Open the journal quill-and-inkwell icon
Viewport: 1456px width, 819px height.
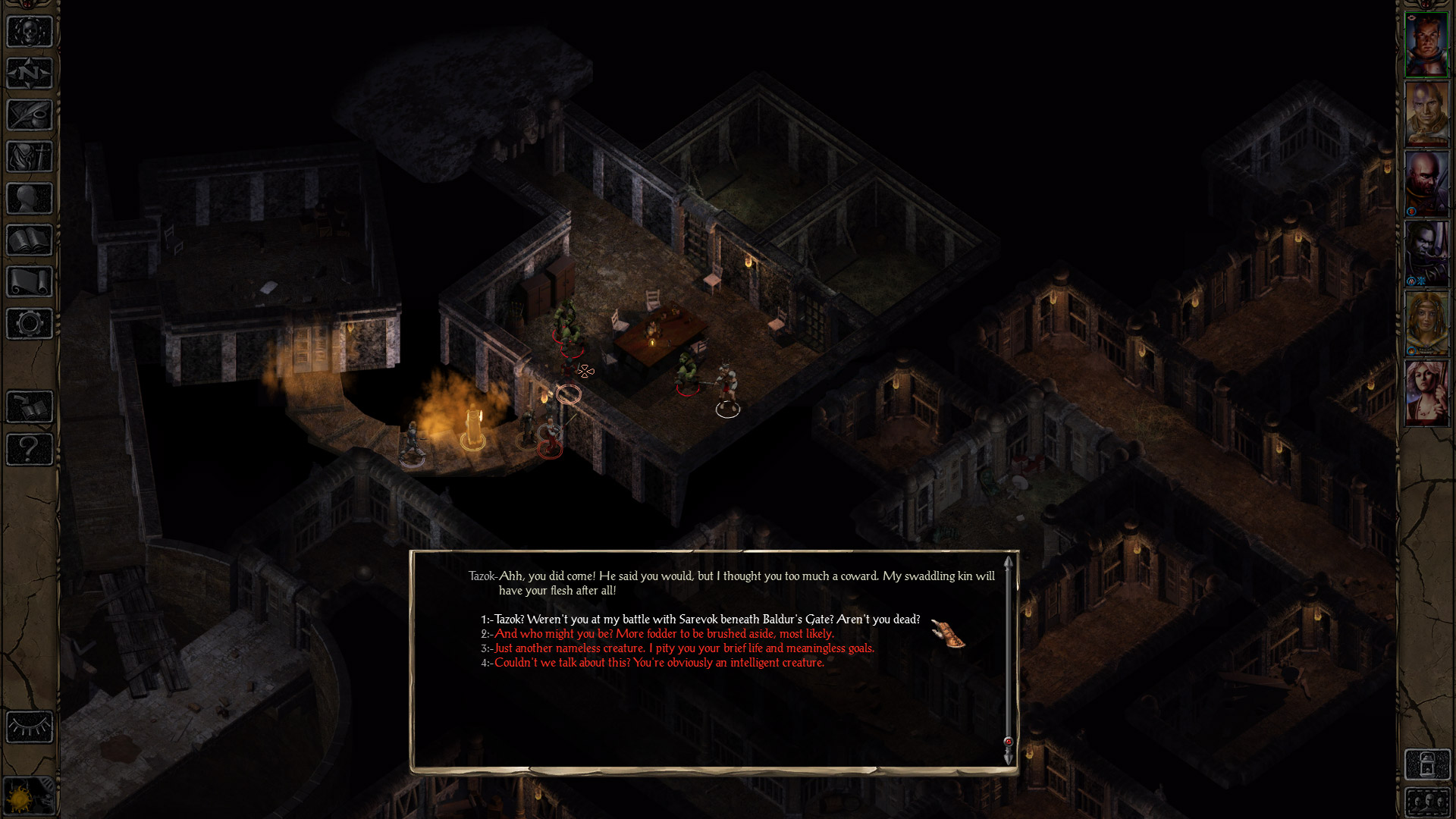click(x=30, y=115)
